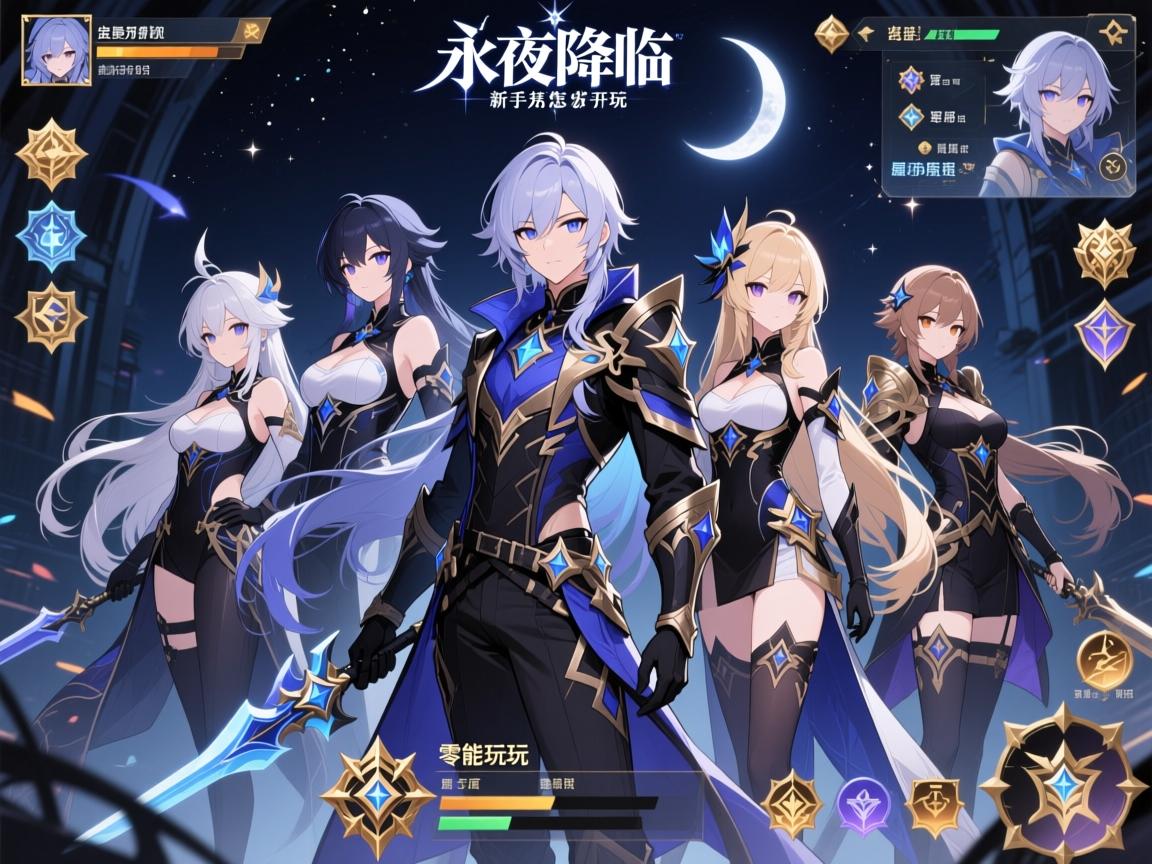Click the gold fleur emblem left of purple icon
Image resolution: width=1152 pixels, height=864 pixels.
[790, 801]
